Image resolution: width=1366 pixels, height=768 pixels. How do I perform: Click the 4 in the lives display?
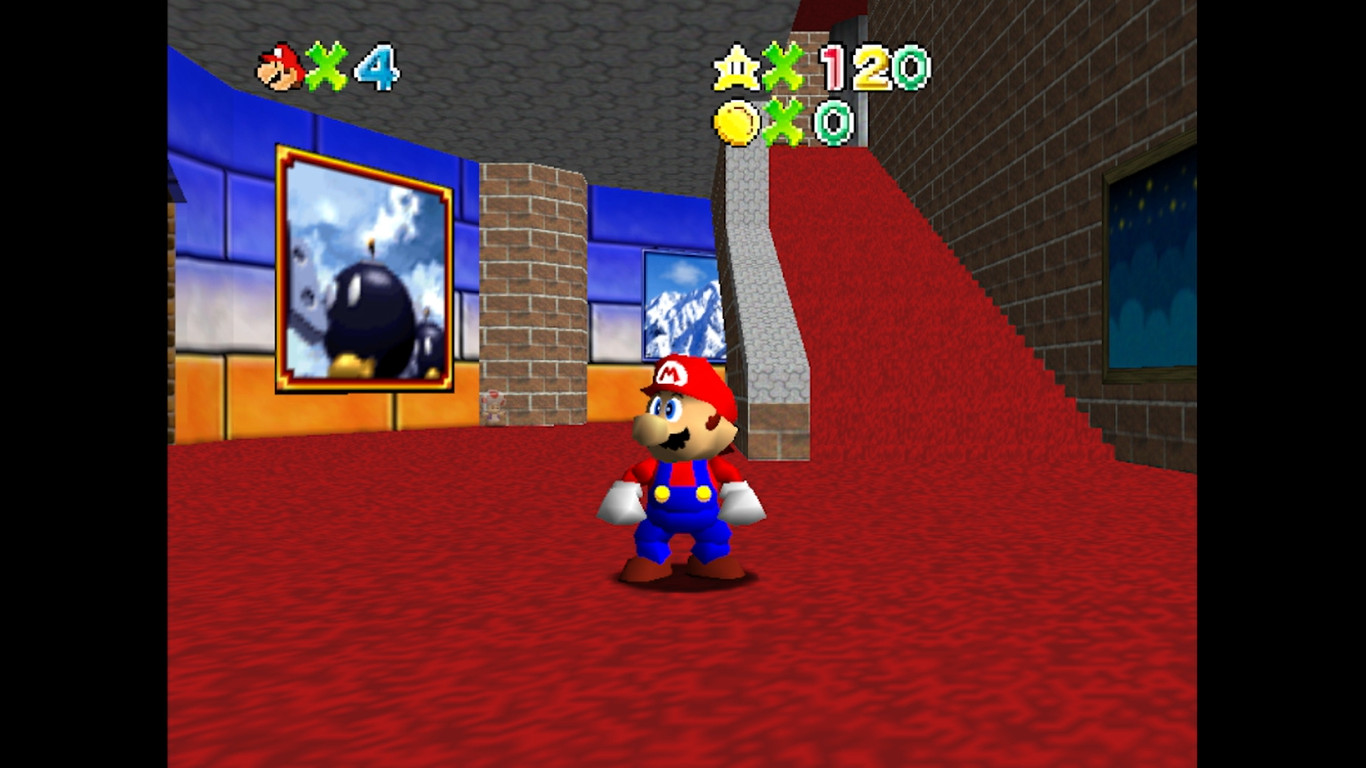click(x=378, y=68)
